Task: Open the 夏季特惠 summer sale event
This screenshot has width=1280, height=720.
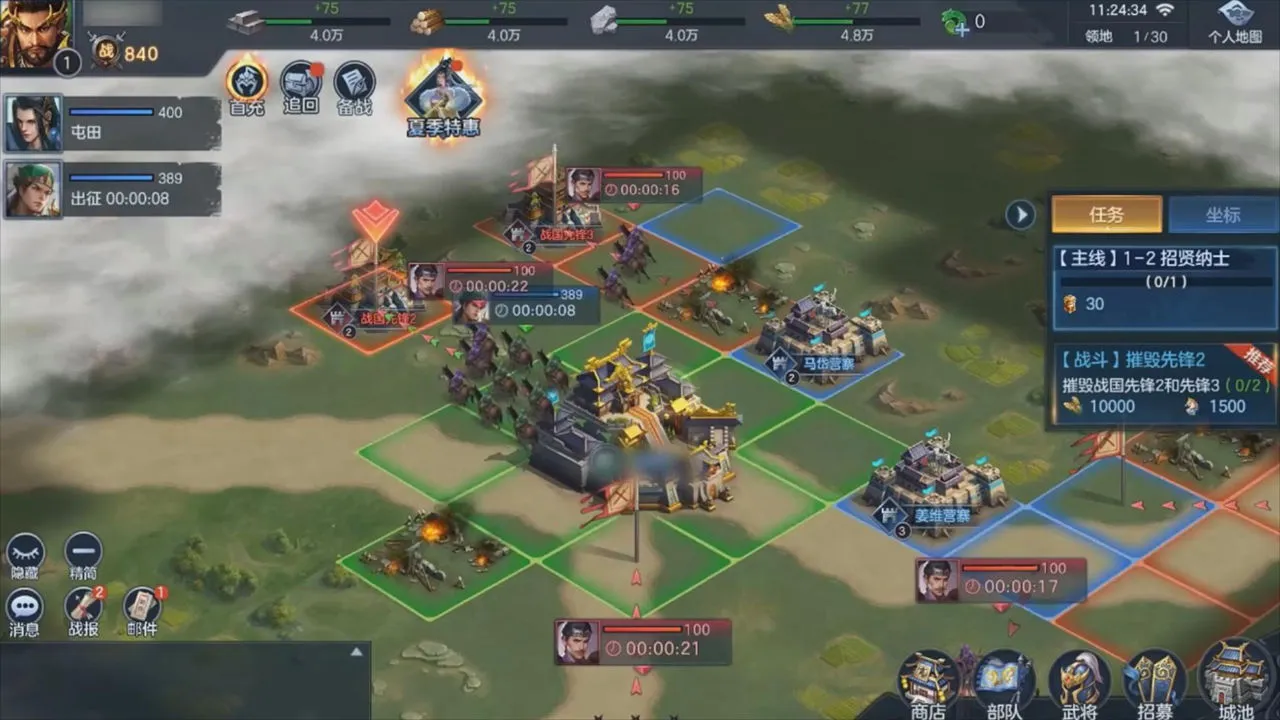Action: (x=443, y=100)
